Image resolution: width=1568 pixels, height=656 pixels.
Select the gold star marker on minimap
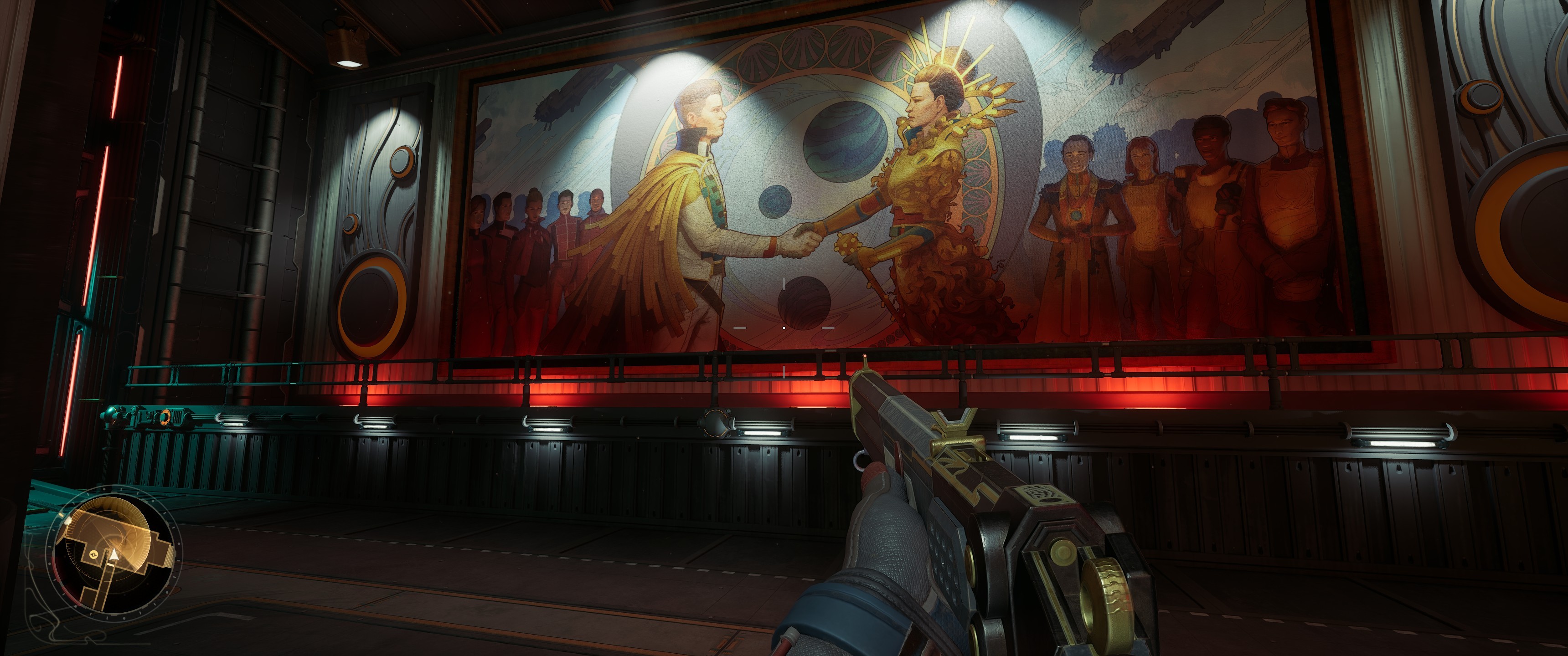[x=94, y=555]
